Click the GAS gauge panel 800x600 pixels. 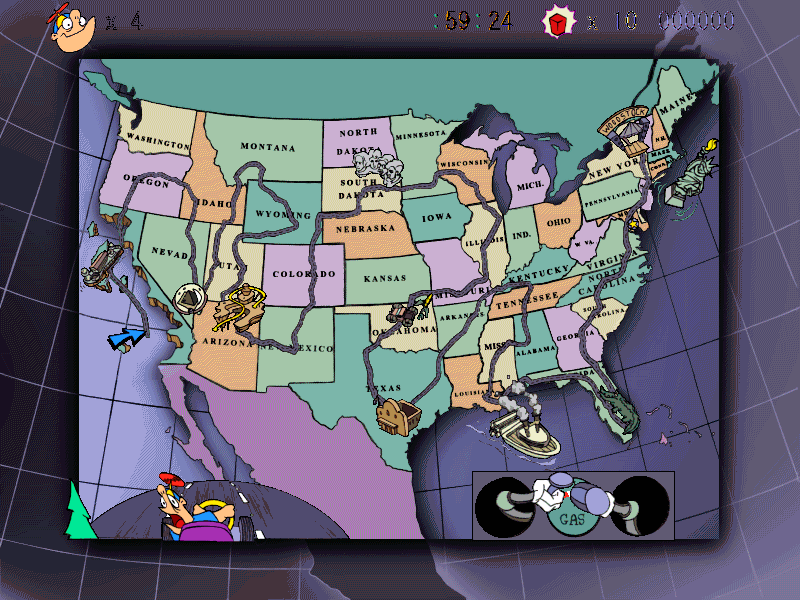point(572,506)
